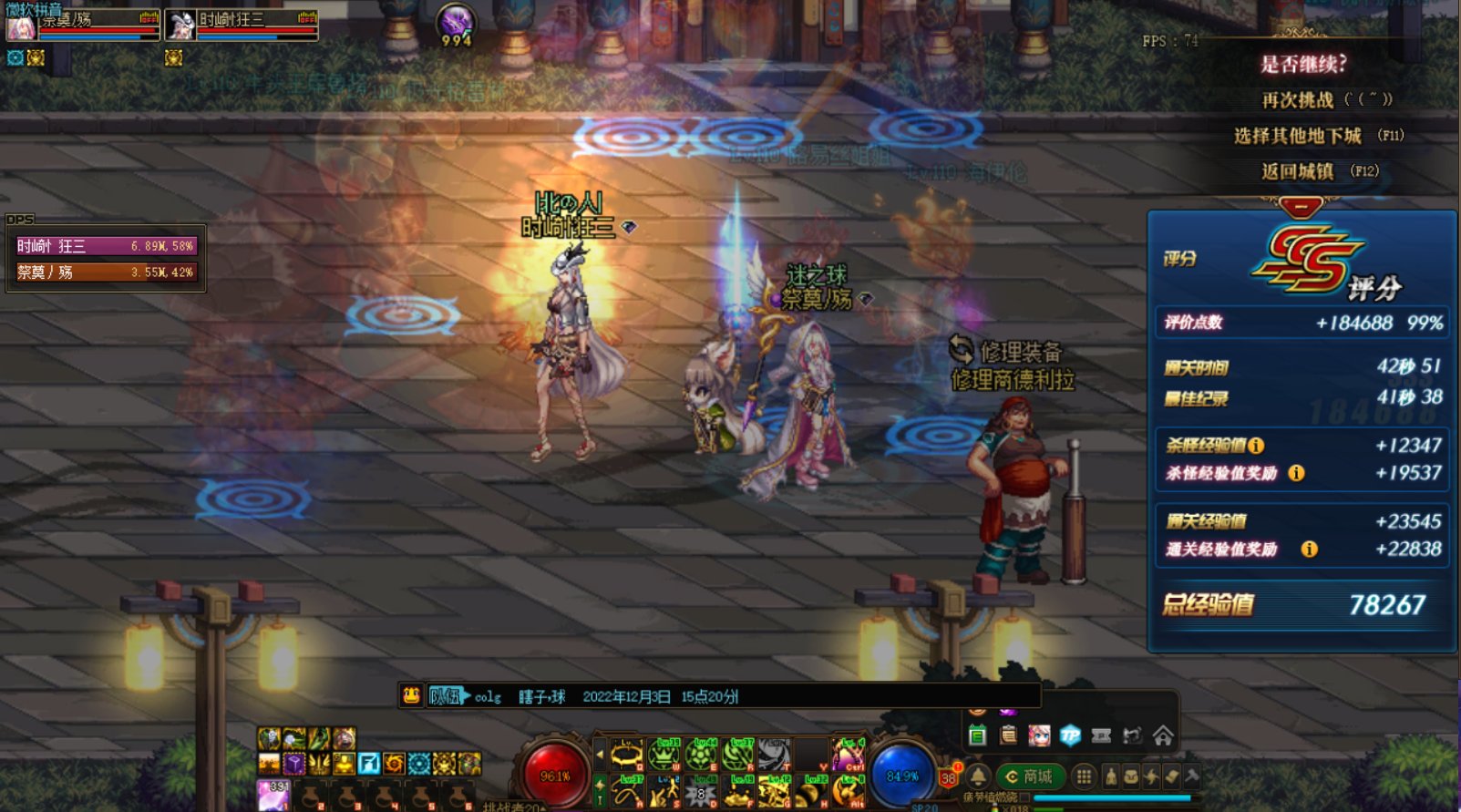Select party member 时崎\狂三 portrait

coord(181,26)
